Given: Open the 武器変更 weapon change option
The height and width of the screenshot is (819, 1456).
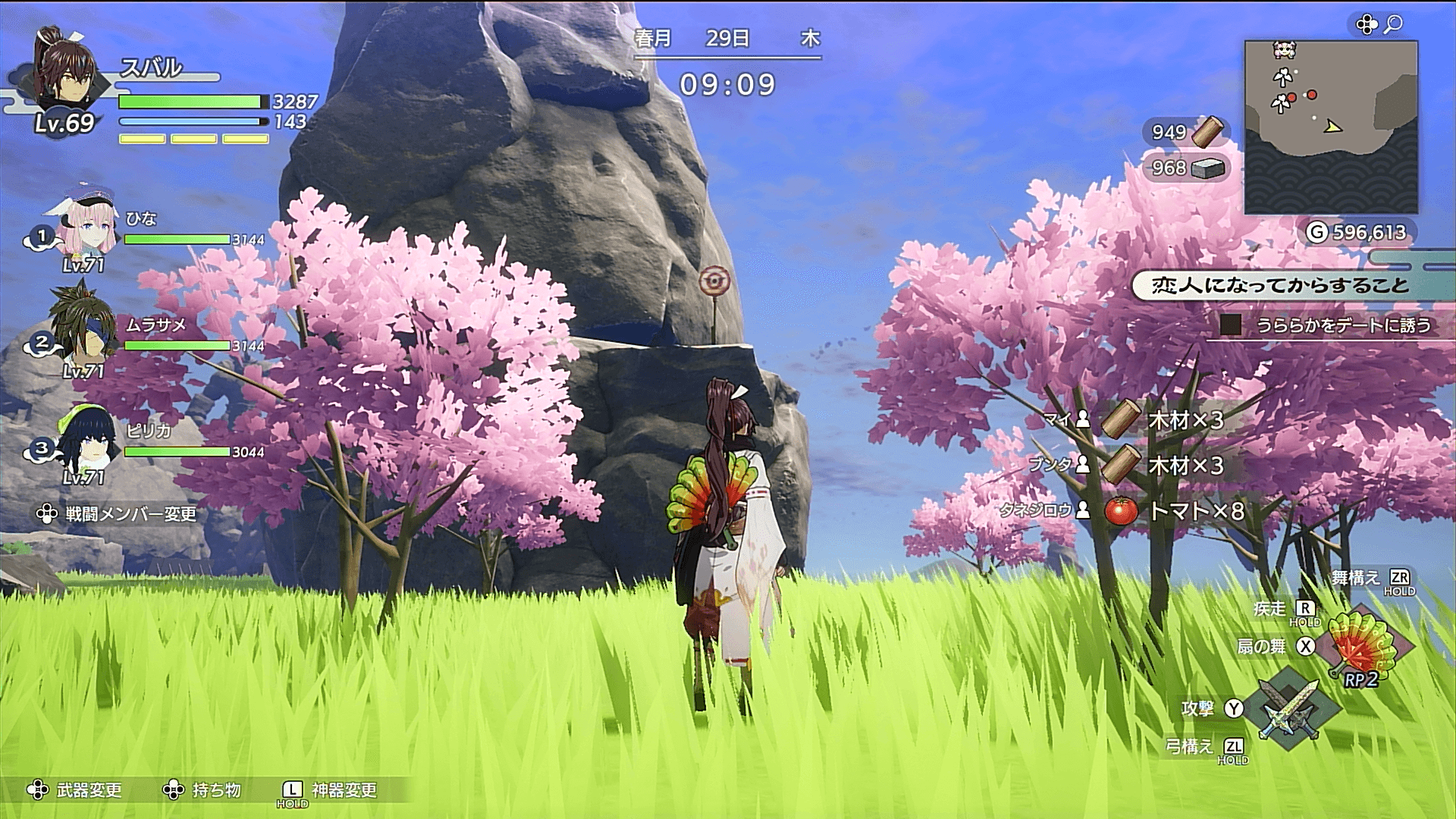Looking at the screenshot, I should coord(76,790).
